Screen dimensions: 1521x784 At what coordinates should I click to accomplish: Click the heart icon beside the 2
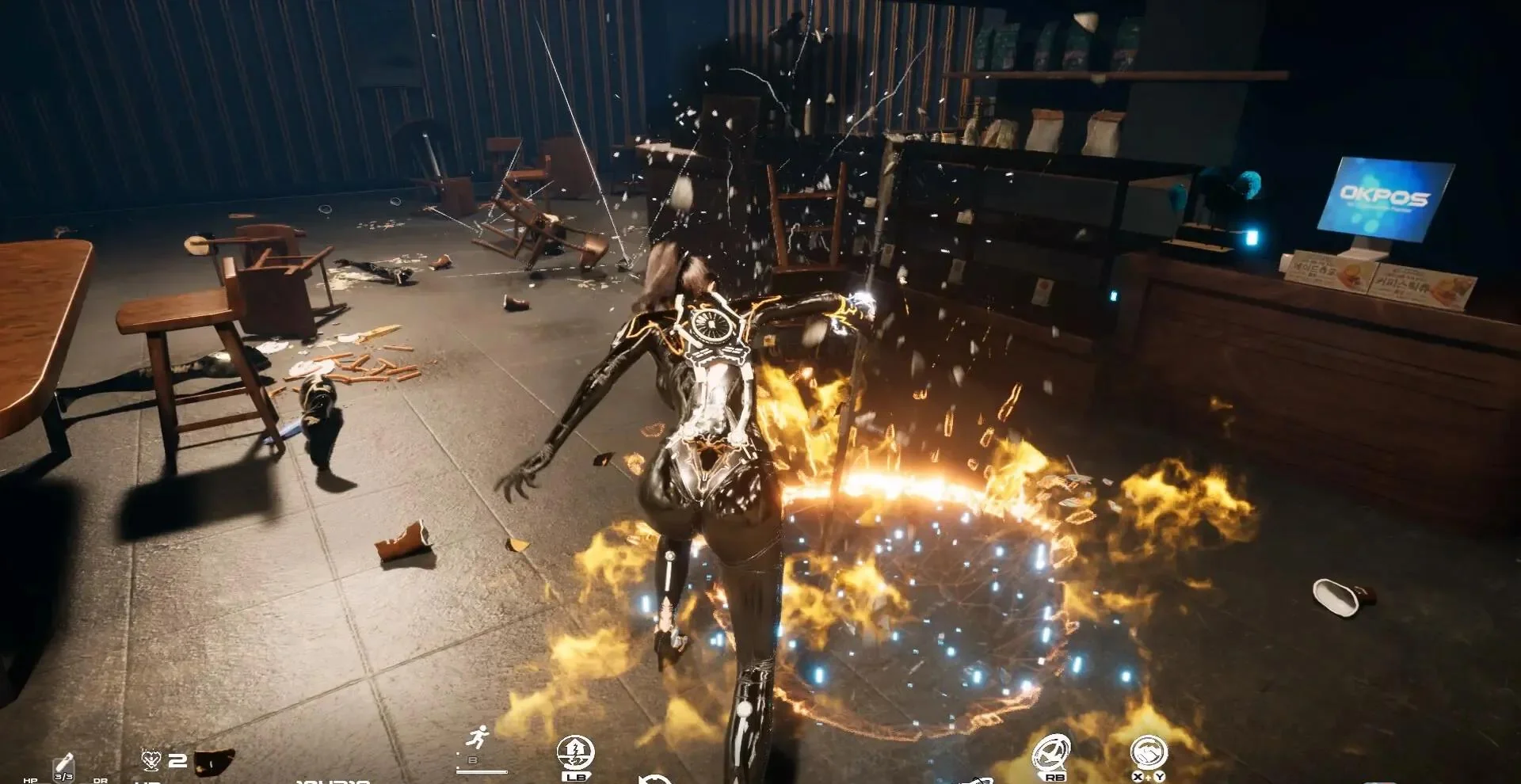(151, 760)
